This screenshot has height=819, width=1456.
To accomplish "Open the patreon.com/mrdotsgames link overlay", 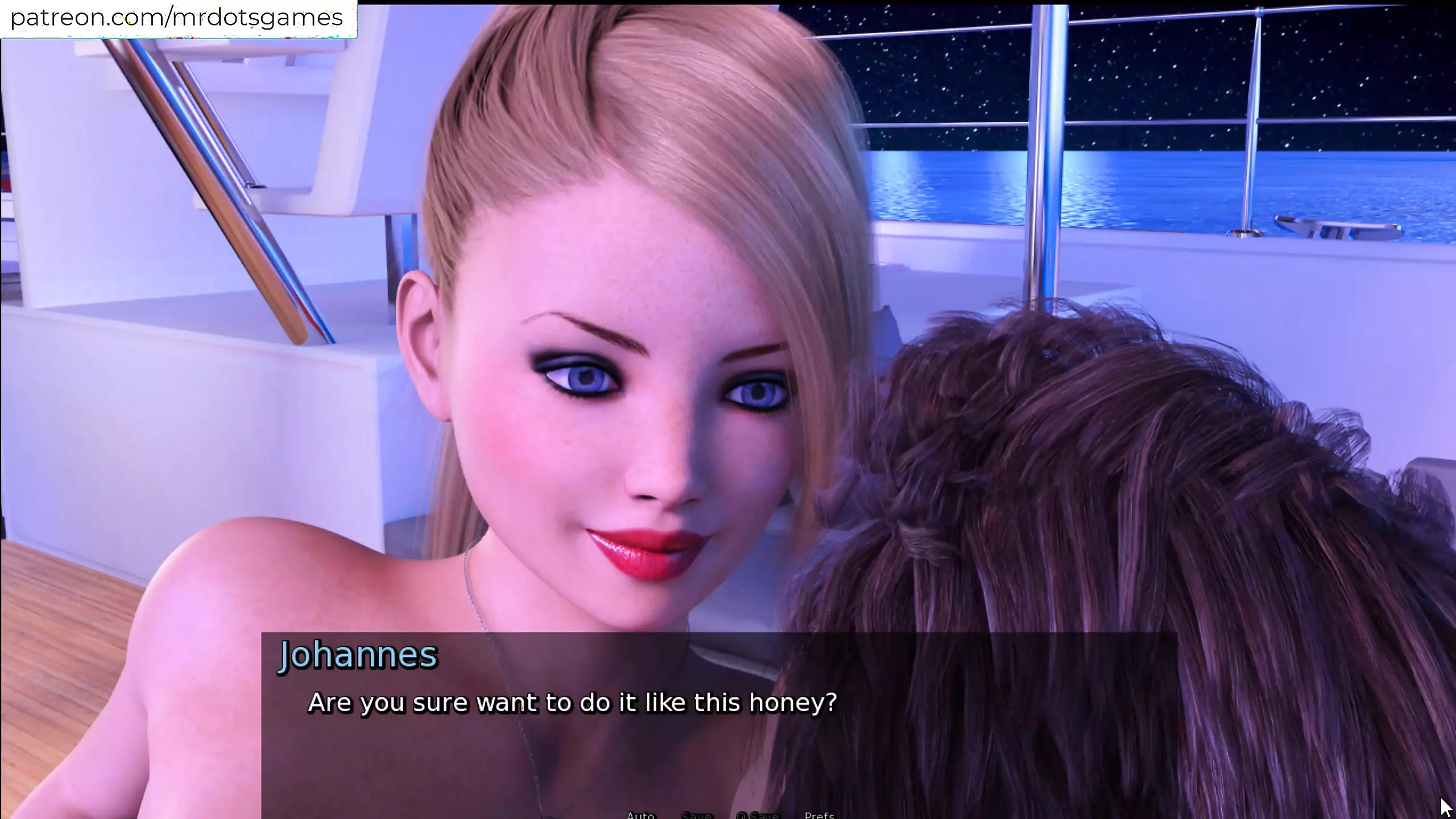I will coord(177,18).
